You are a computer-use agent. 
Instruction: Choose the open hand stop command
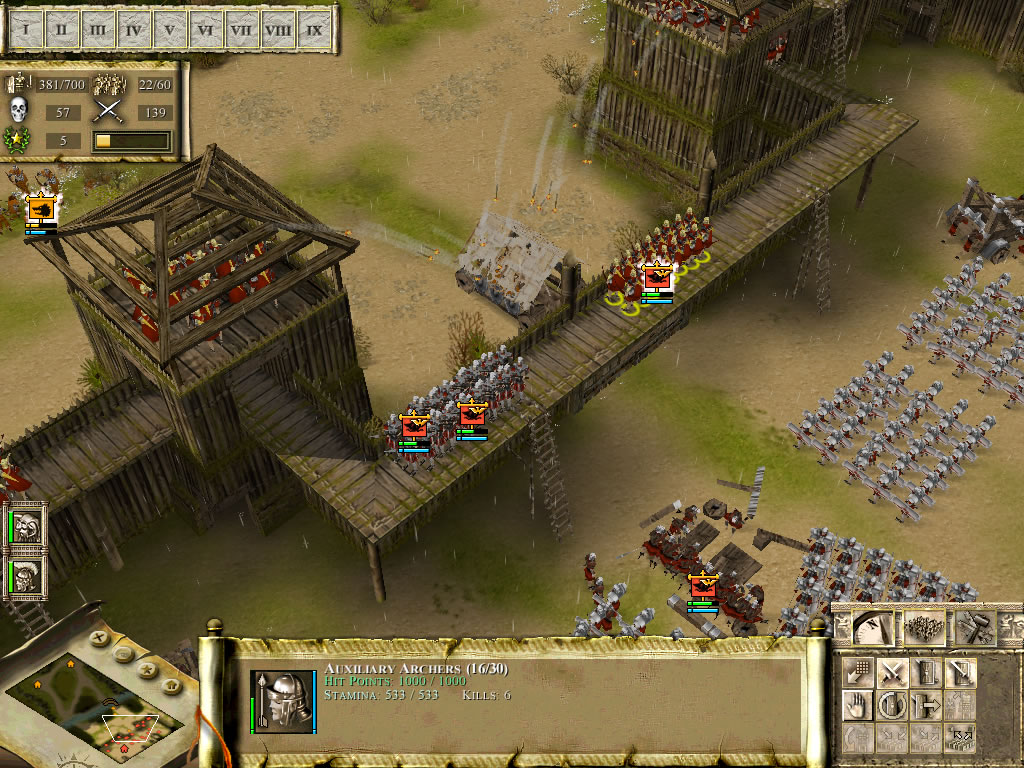pos(857,705)
